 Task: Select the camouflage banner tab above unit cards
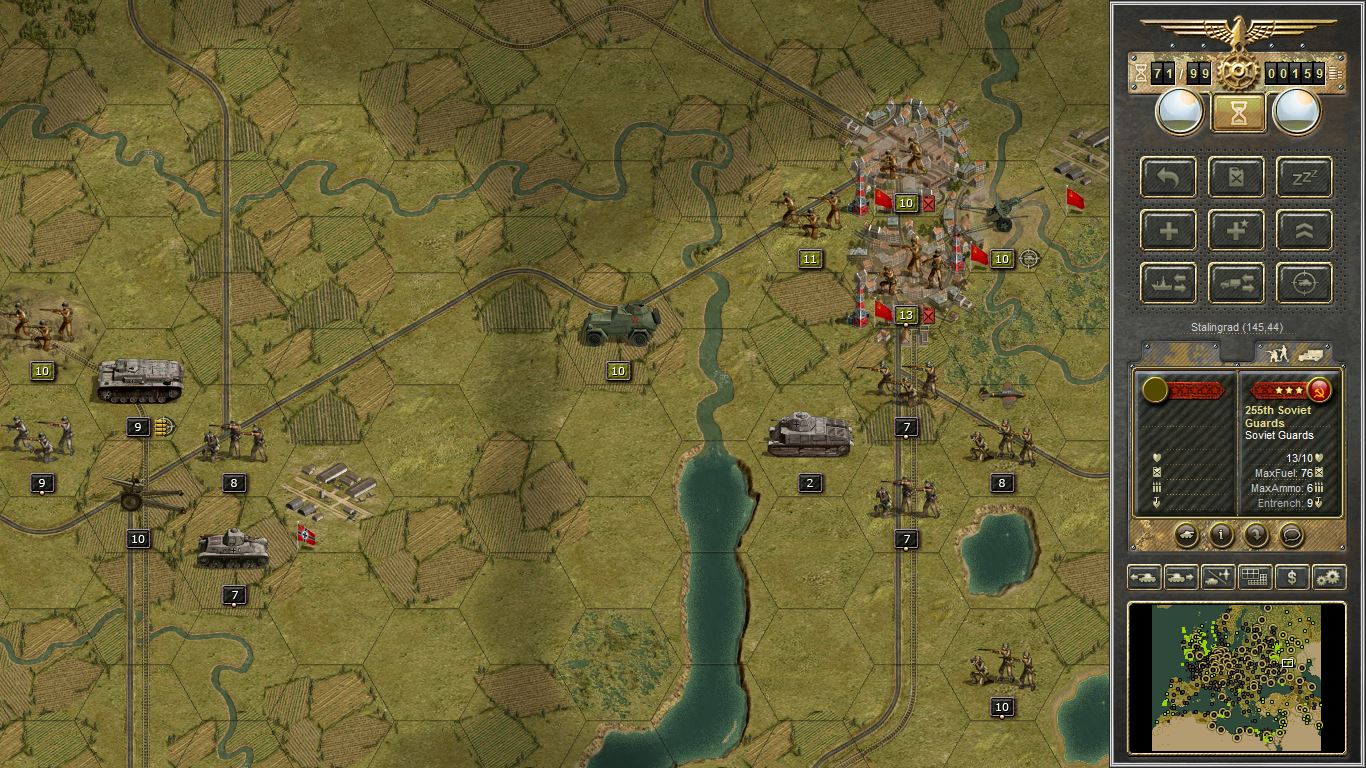pos(1180,352)
